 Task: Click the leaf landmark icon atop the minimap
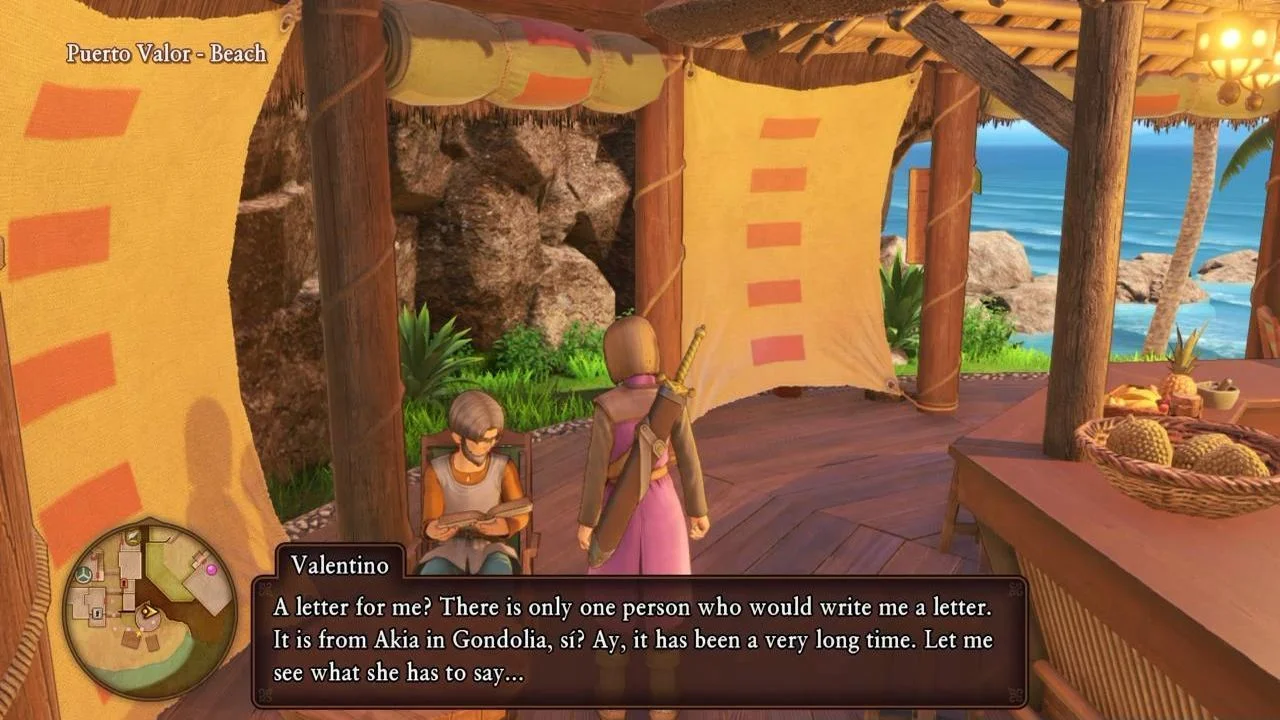point(131,536)
